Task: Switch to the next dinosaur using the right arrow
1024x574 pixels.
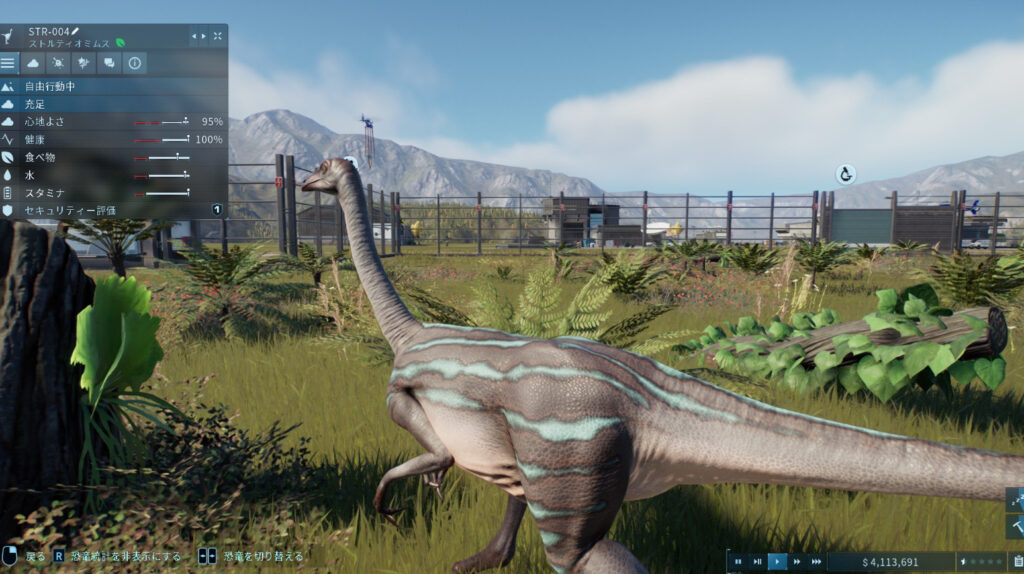Action: click(204, 36)
